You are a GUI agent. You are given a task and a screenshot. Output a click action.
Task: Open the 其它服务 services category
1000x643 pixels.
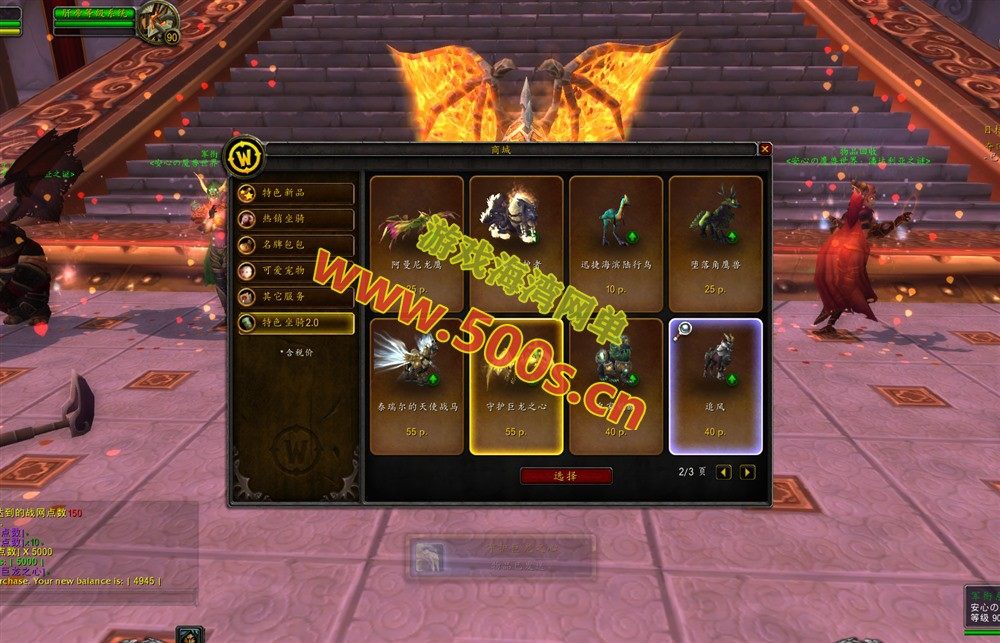[x=296, y=297]
